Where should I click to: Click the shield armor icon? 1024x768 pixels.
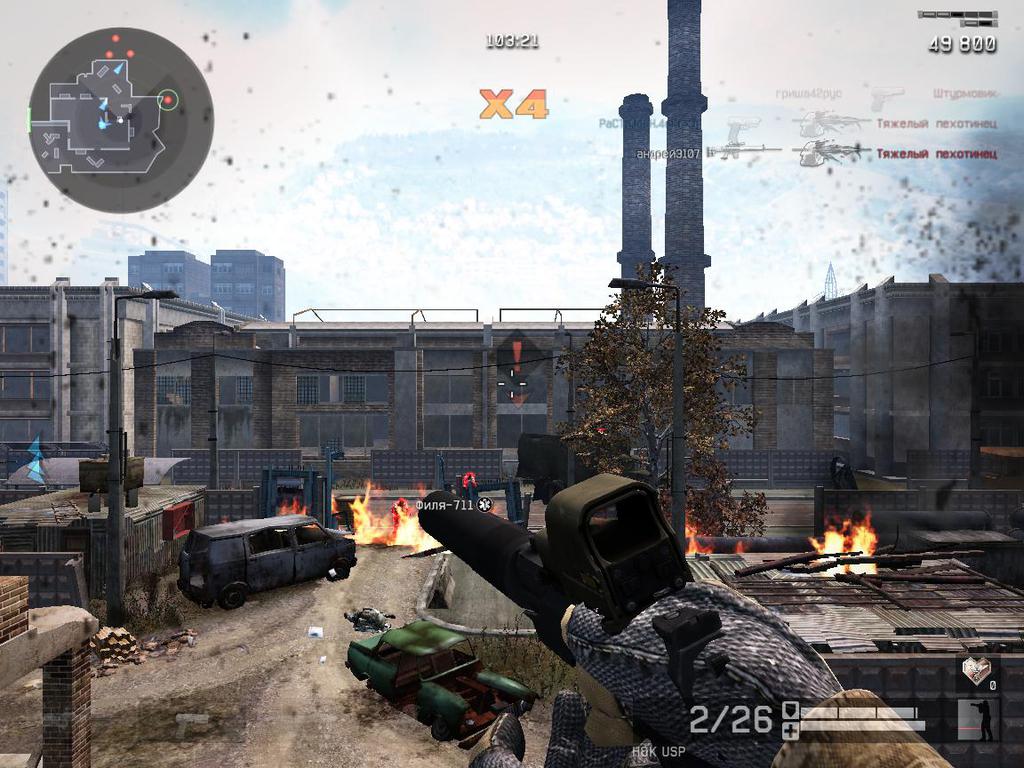(790, 710)
